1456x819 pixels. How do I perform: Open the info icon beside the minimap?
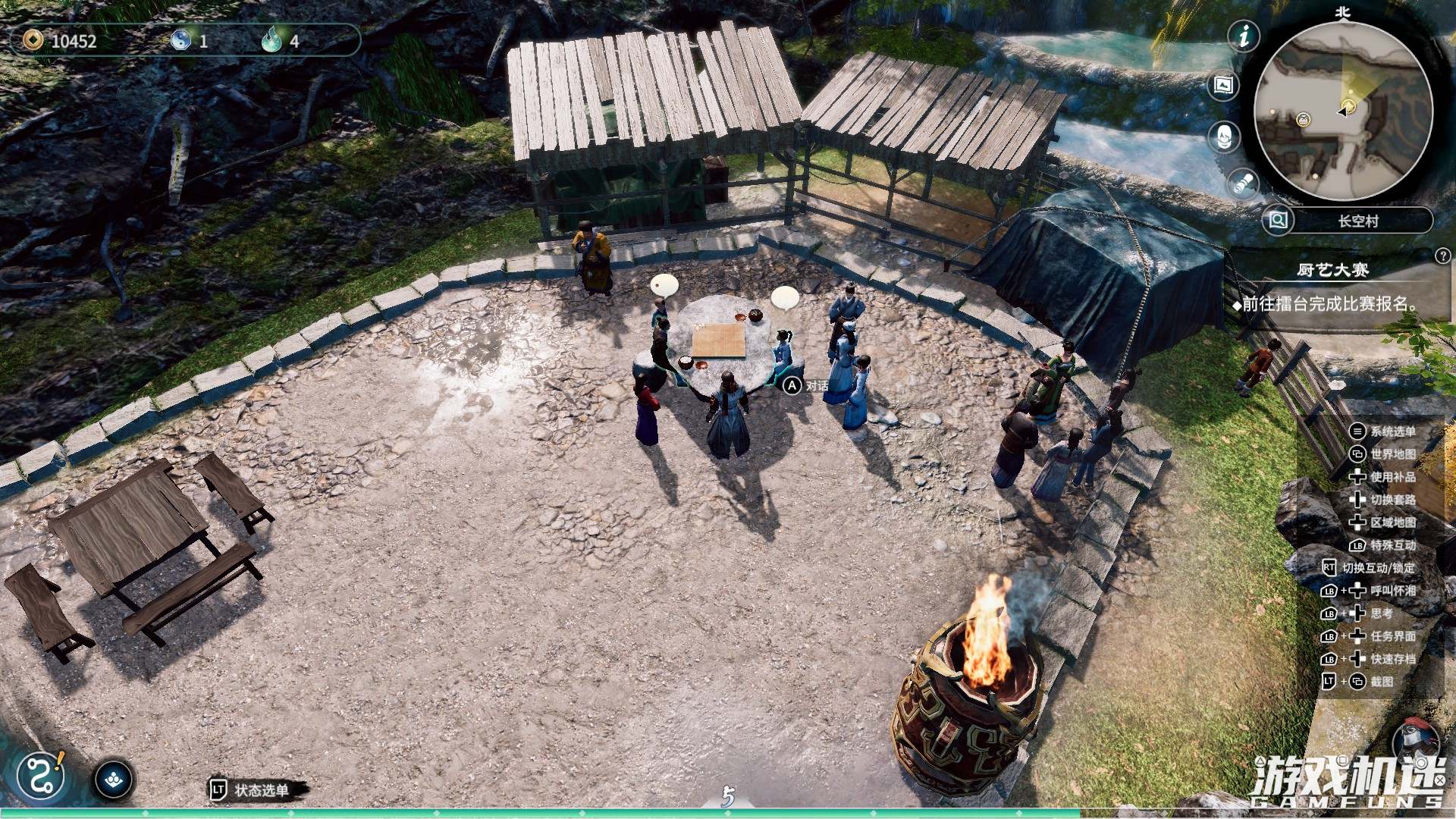tap(1244, 36)
